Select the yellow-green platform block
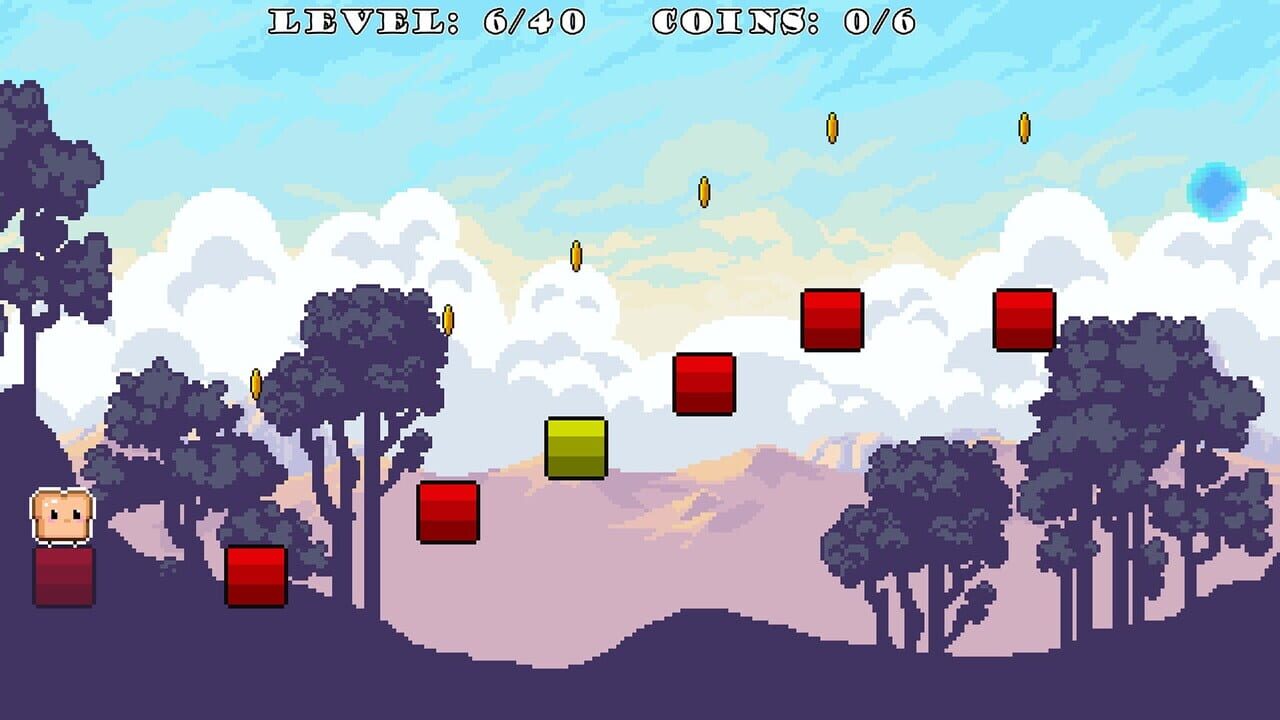The width and height of the screenshot is (1280, 720). [x=574, y=446]
